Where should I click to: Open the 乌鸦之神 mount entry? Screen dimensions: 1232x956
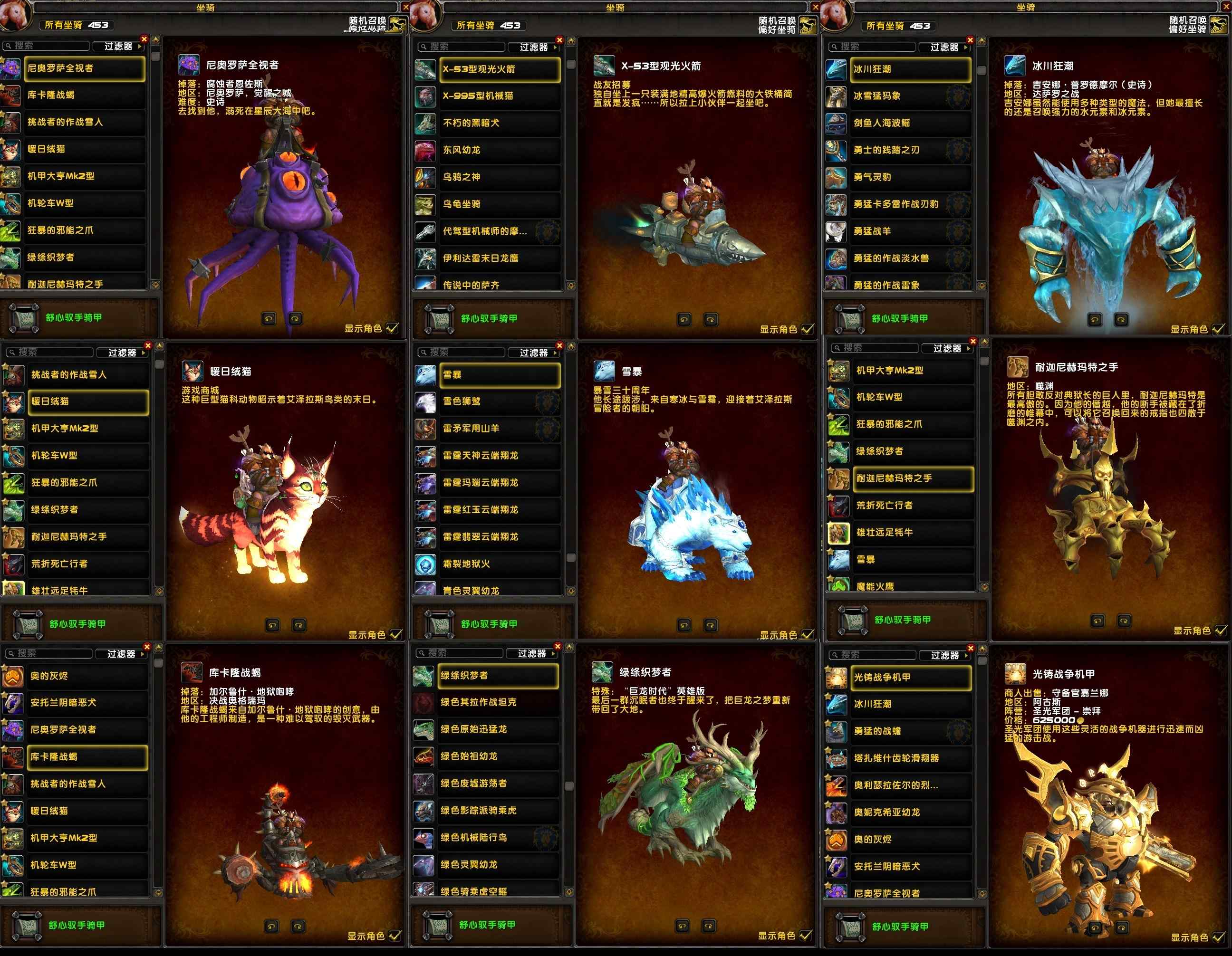[x=499, y=177]
